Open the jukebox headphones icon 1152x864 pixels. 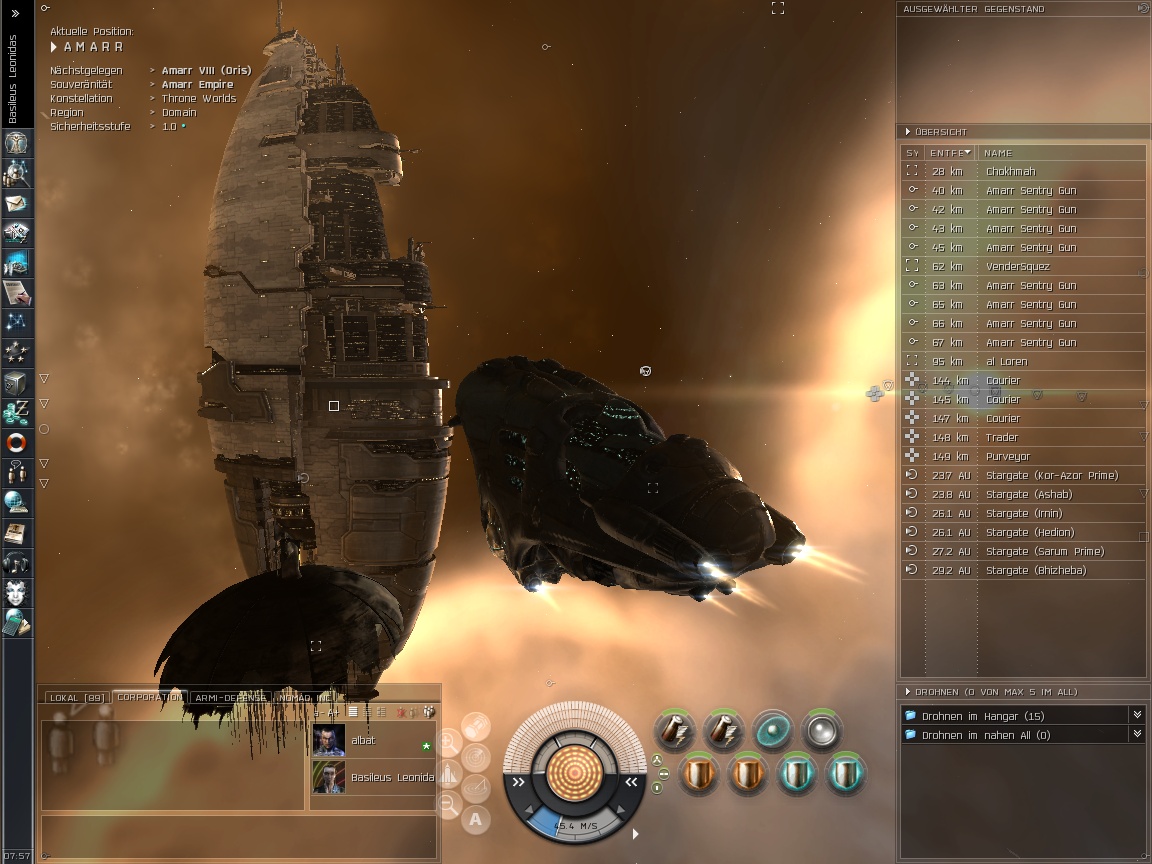tap(17, 563)
